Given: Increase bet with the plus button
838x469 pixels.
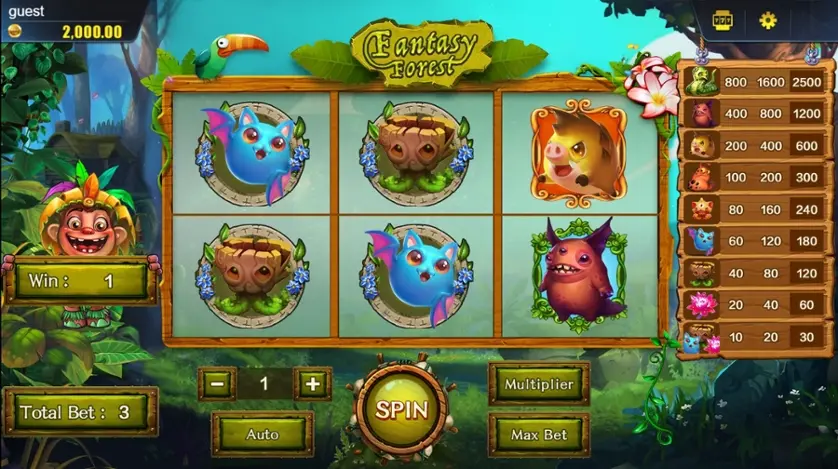Looking at the screenshot, I should (x=312, y=383).
